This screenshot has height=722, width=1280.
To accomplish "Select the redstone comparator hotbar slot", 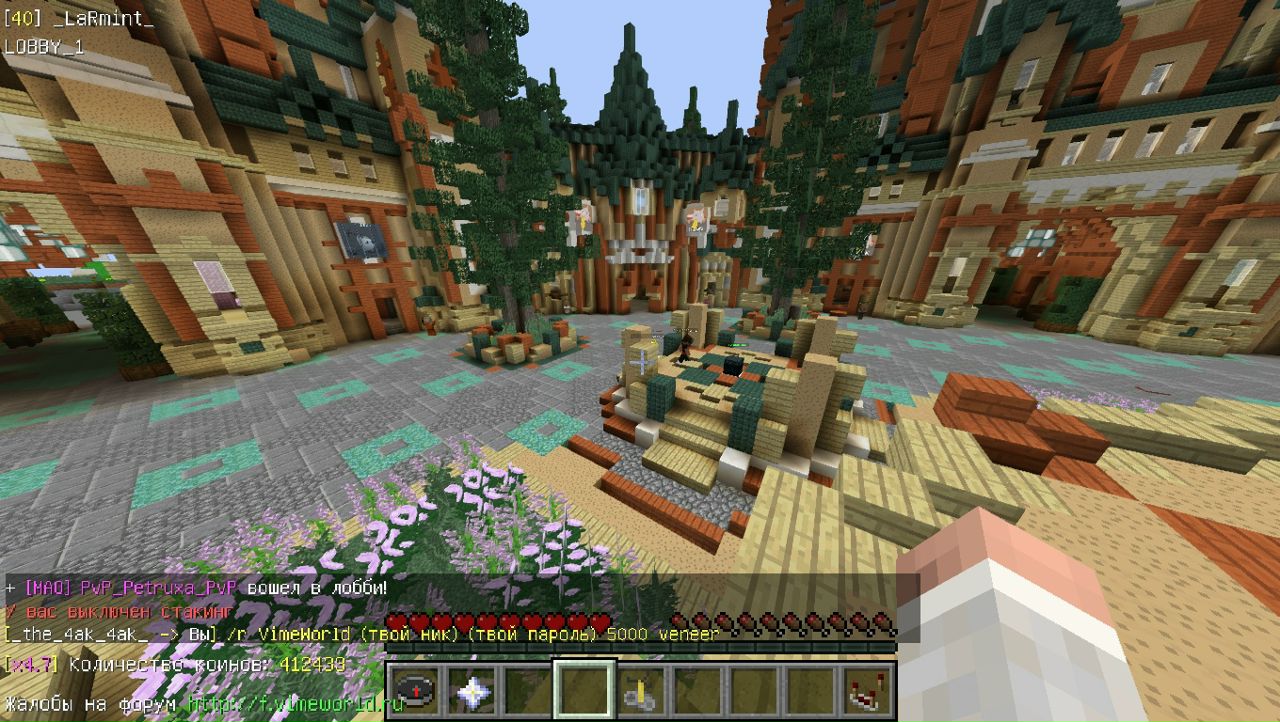I will click(865, 689).
